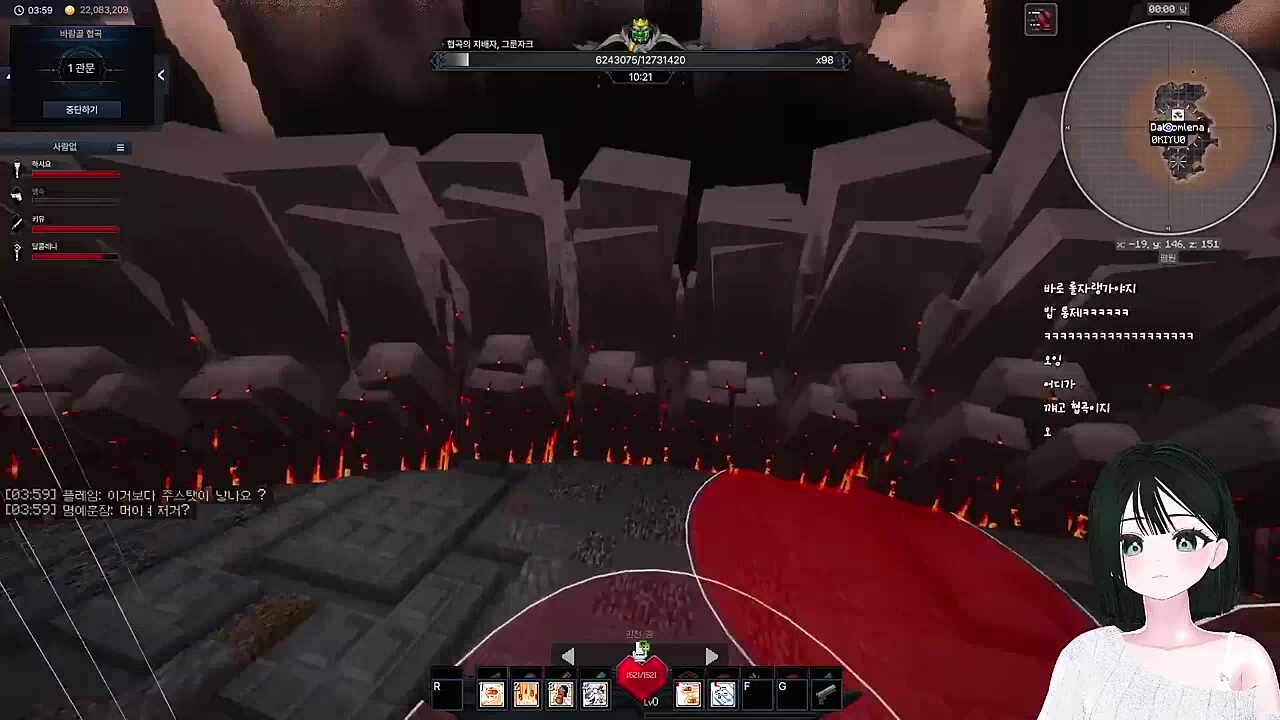Activate the flame skill in slot 2

[x=527, y=693]
